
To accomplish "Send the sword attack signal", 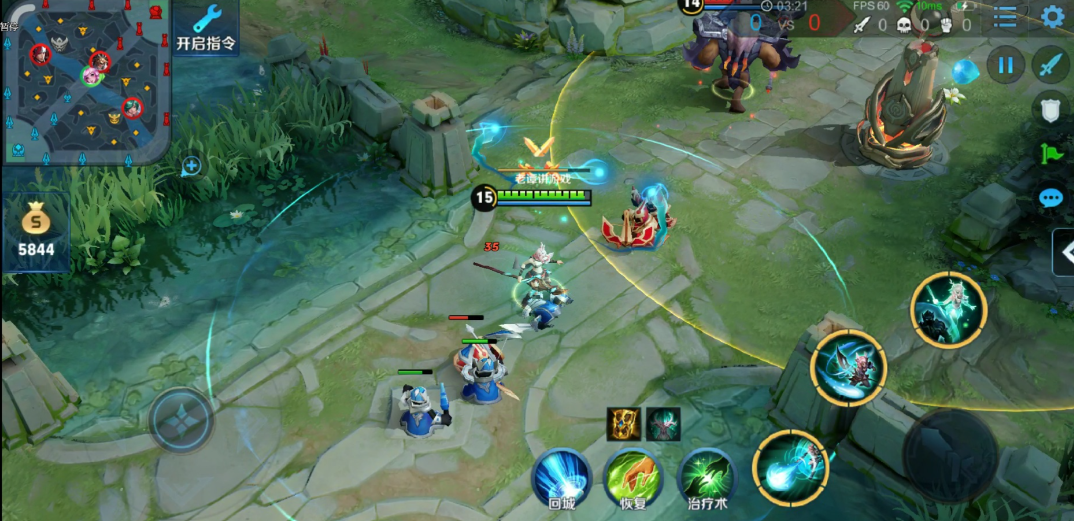I will click(1050, 66).
